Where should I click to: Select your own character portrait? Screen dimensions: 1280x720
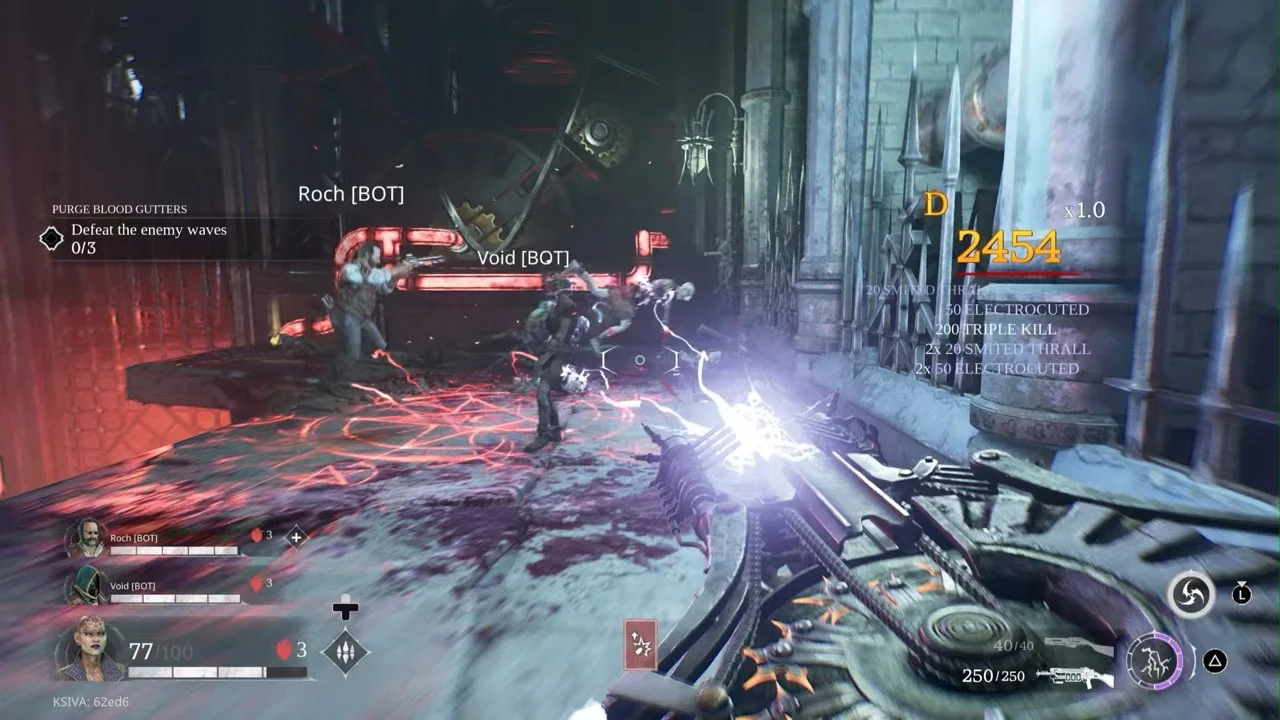(x=90, y=648)
